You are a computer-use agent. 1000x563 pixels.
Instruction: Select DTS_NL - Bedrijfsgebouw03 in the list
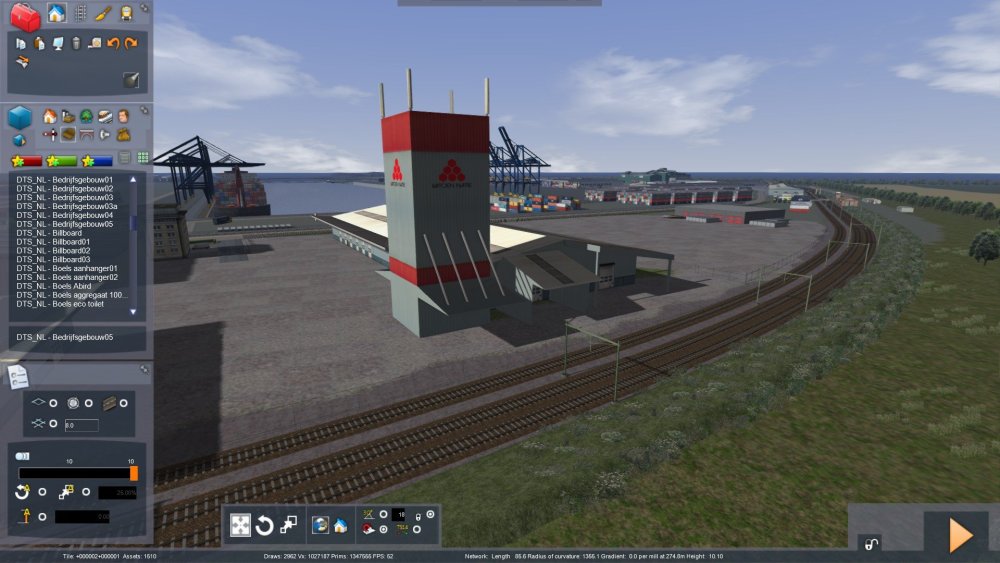64,197
